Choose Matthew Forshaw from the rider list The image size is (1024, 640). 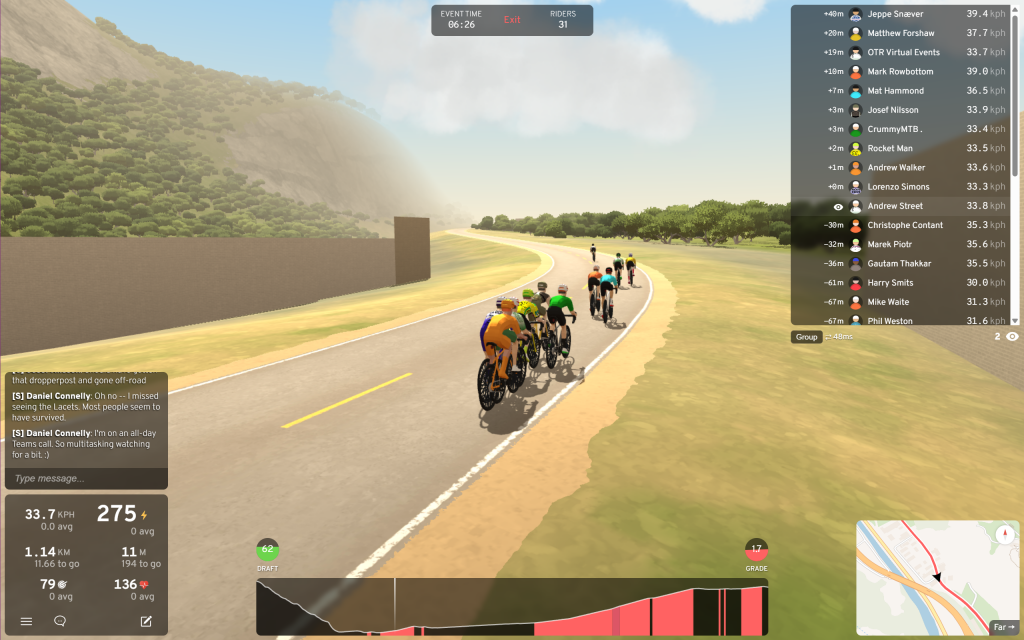tap(900, 33)
